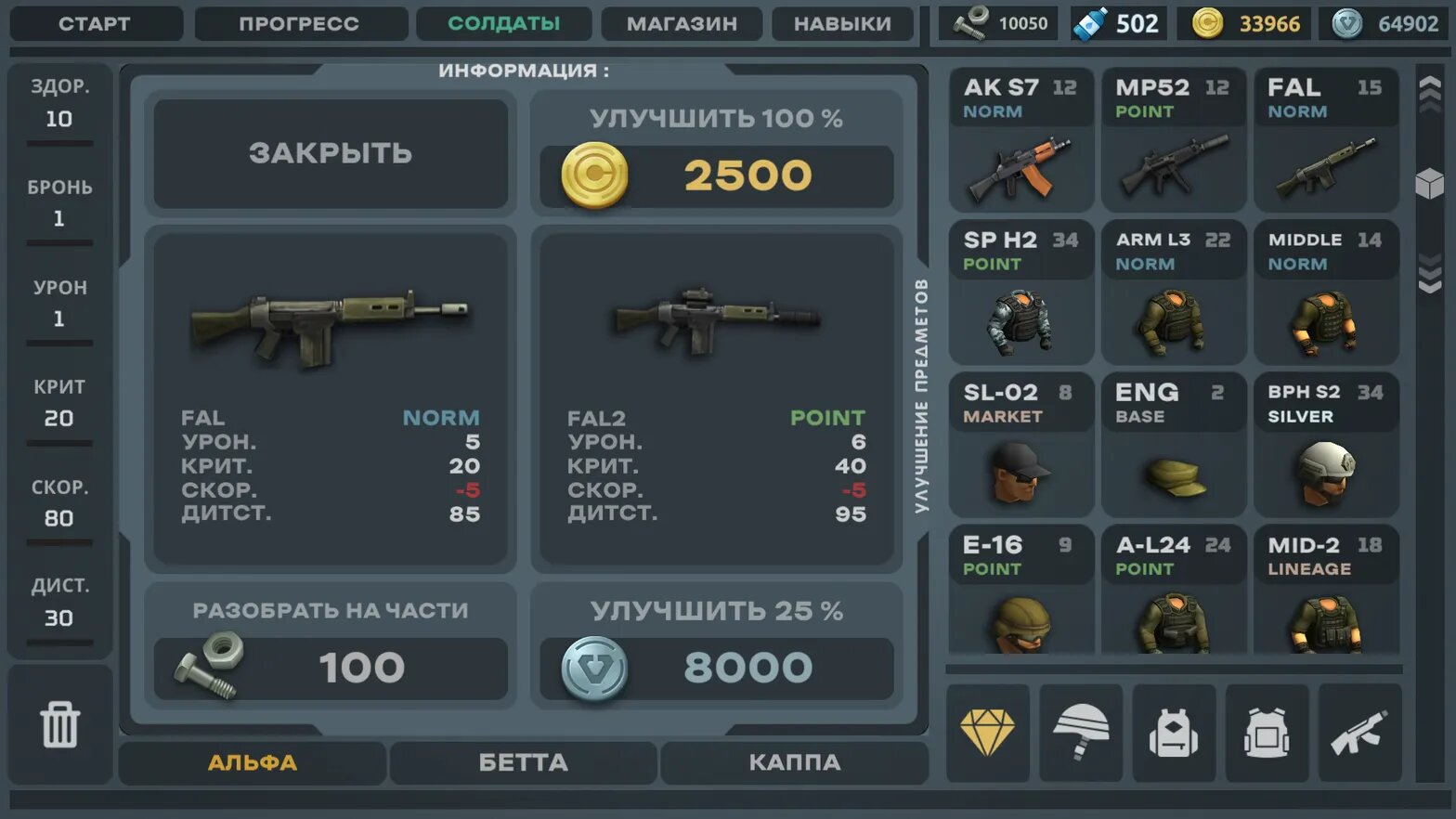Screen dimensions: 1456x819
Task: Select the SP H2 armor vest
Action: point(1020,292)
